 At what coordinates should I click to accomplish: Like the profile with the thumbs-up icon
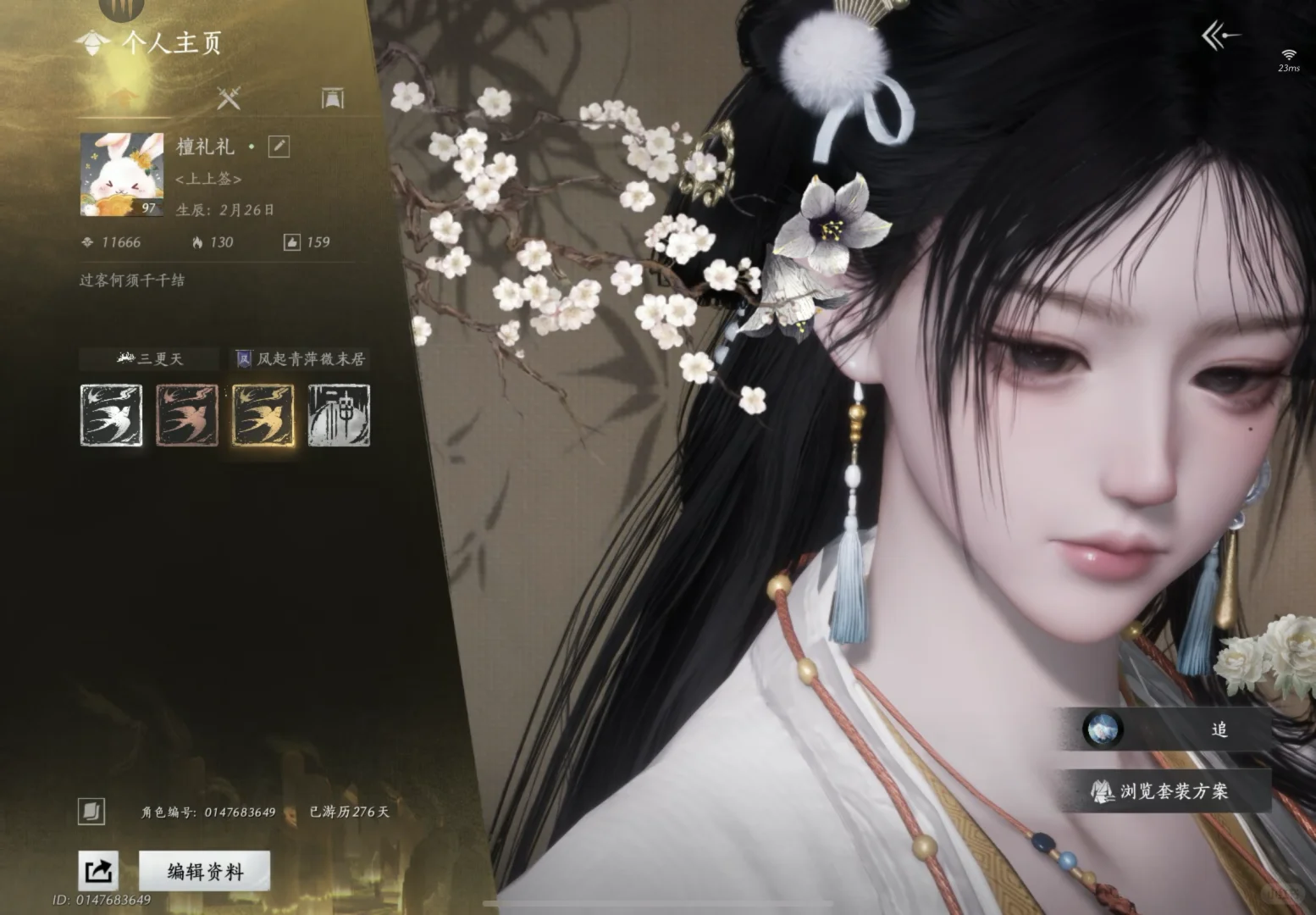291,242
